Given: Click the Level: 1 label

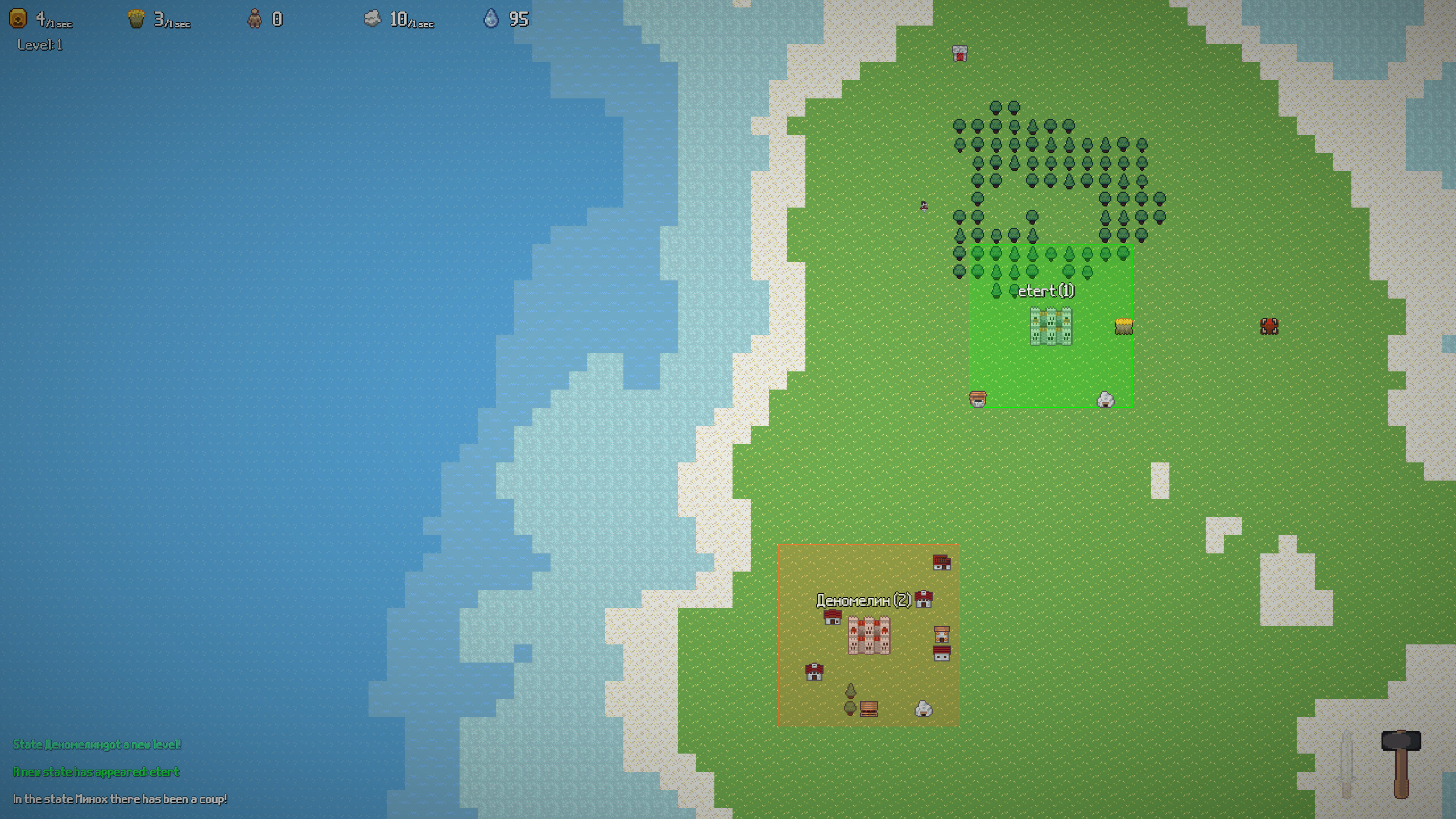Looking at the screenshot, I should pyautogui.click(x=39, y=44).
